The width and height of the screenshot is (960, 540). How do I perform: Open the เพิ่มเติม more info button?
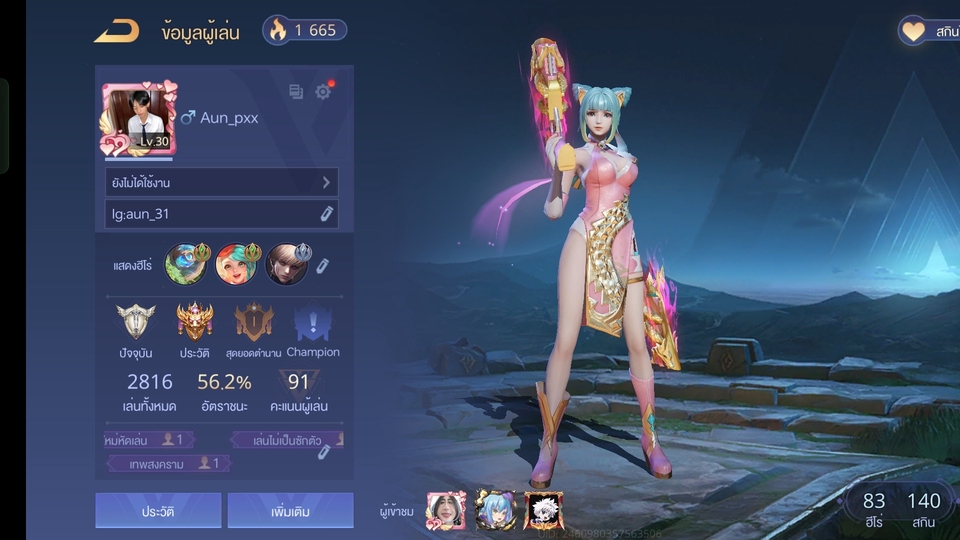[x=290, y=511]
